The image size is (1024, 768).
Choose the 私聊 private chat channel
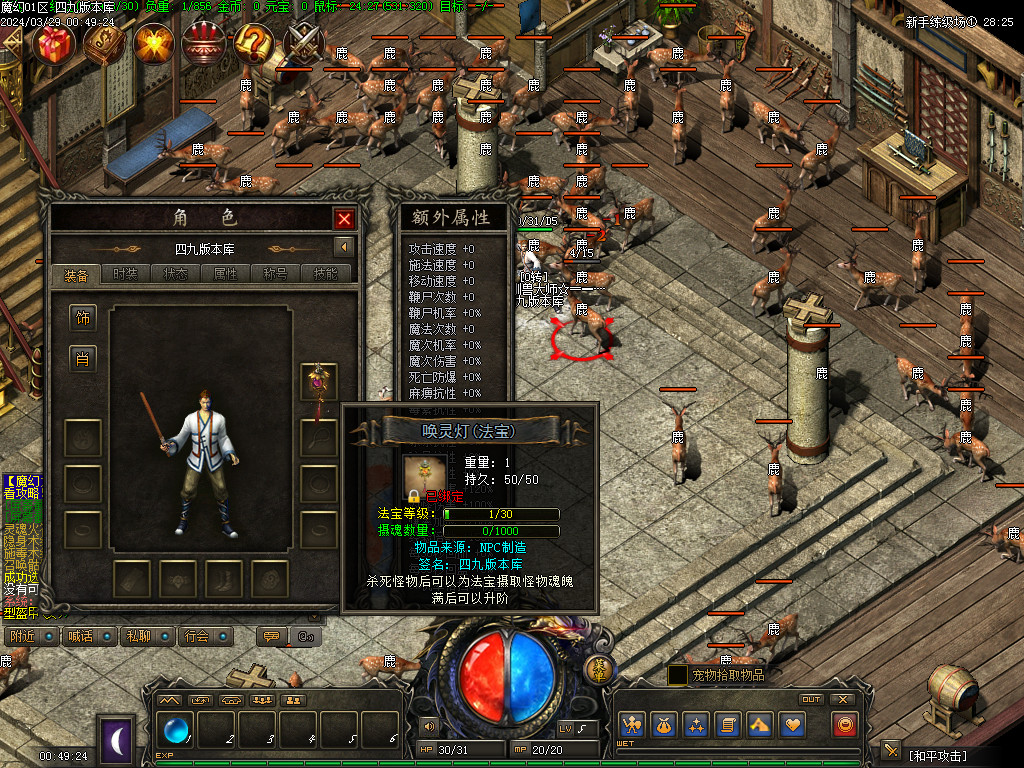pos(147,636)
